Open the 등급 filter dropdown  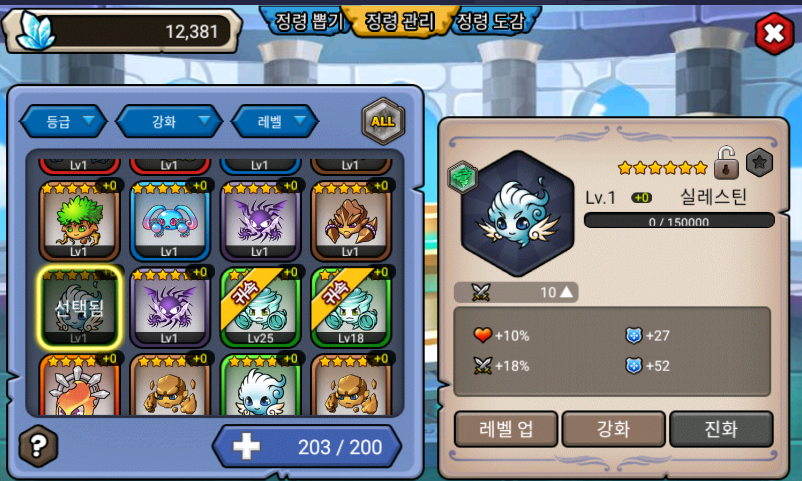coord(63,121)
